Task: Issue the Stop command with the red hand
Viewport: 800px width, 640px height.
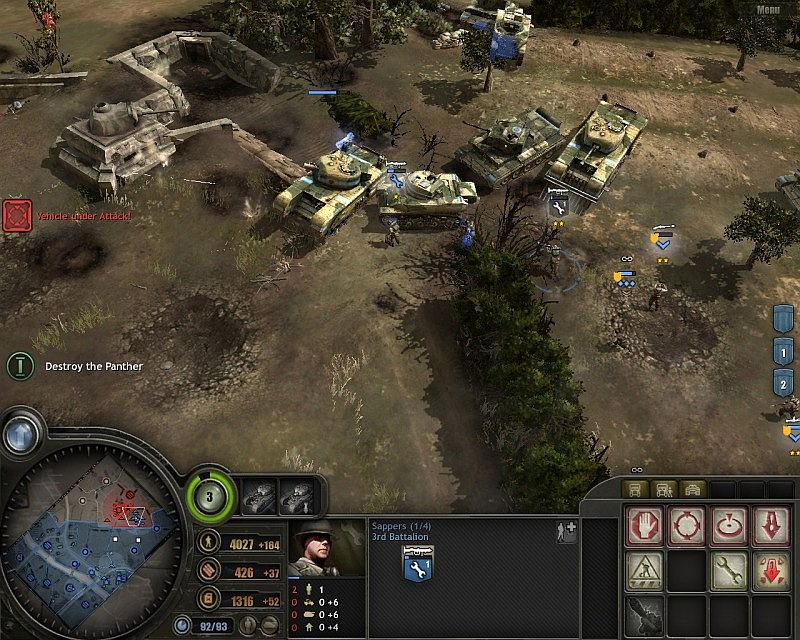Action: coord(644,526)
